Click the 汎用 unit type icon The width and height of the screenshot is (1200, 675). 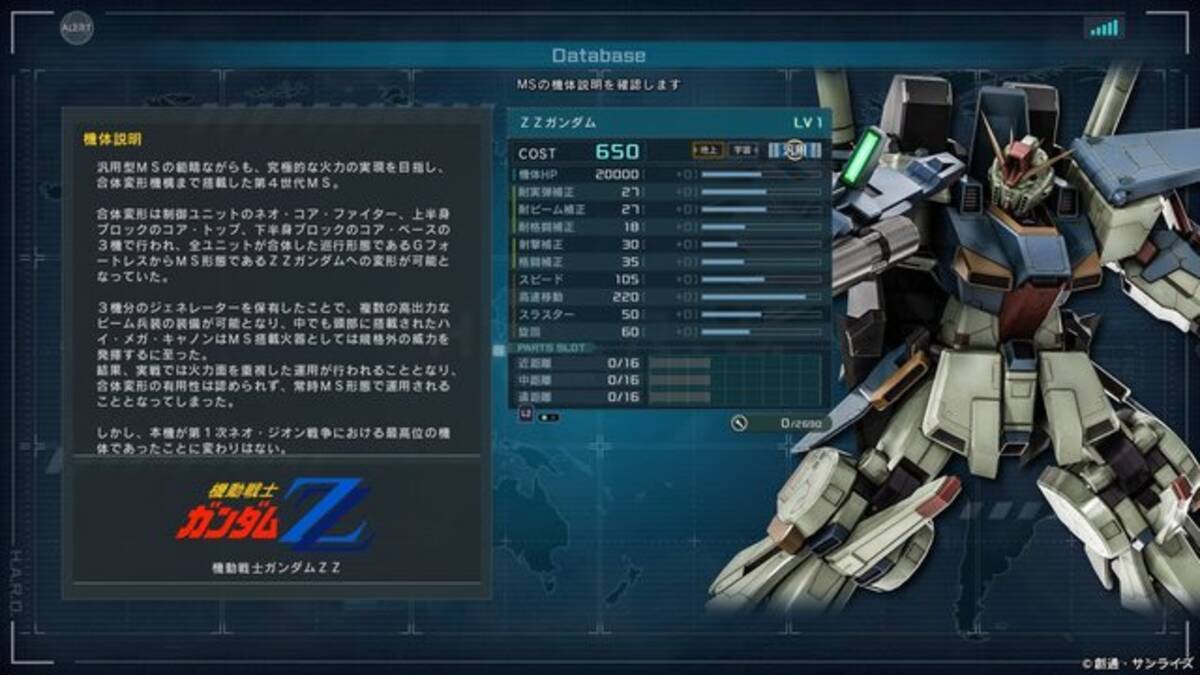pyautogui.click(x=796, y=151)
